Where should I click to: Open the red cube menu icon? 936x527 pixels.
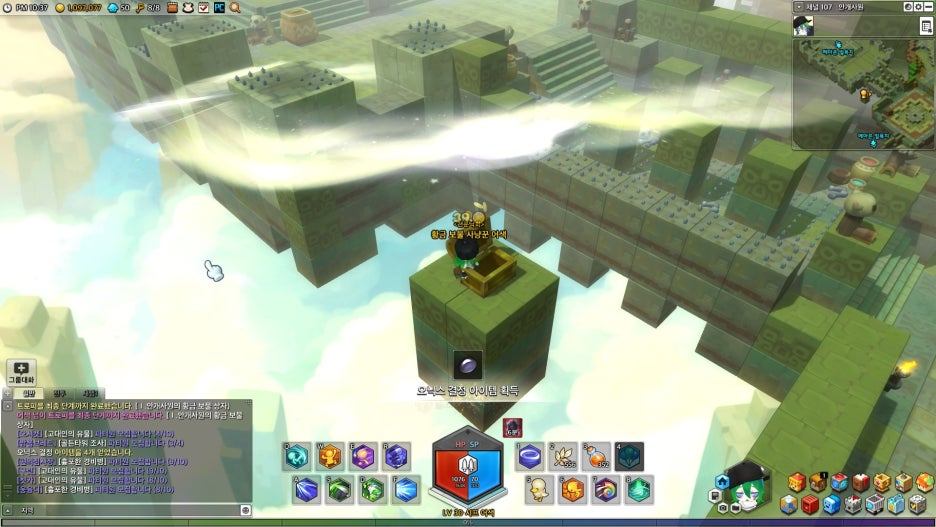(811, 503)
